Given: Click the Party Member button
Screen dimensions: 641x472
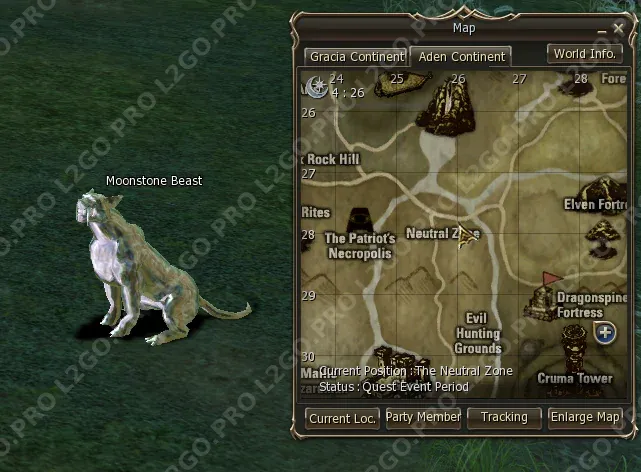Looking at the screenshot, I should tap(423, 417).
